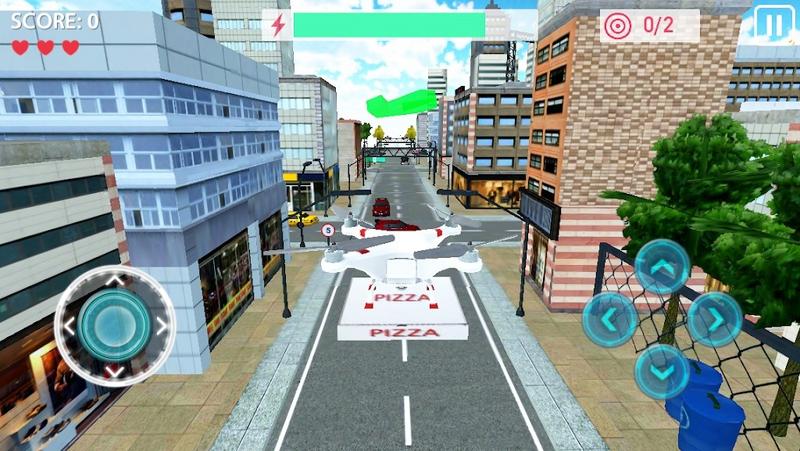This screenshot has height=451, width=800.
Task: Tap the right arrow control button
Action: coord(714,319)
